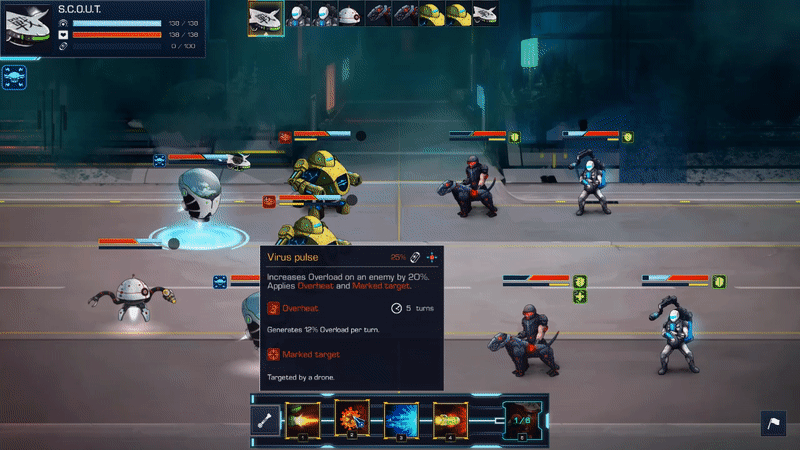Select the highlighted S.C.O.U.T. turn order portrait
The image size is (800, 450).
(x=266, y=16)
